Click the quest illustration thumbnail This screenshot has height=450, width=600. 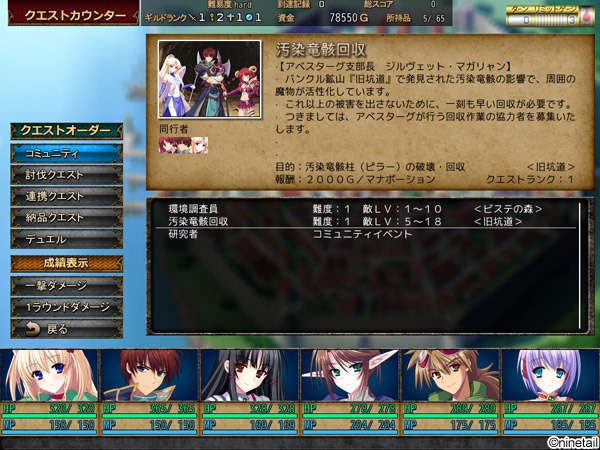click(x=209, y=80)
